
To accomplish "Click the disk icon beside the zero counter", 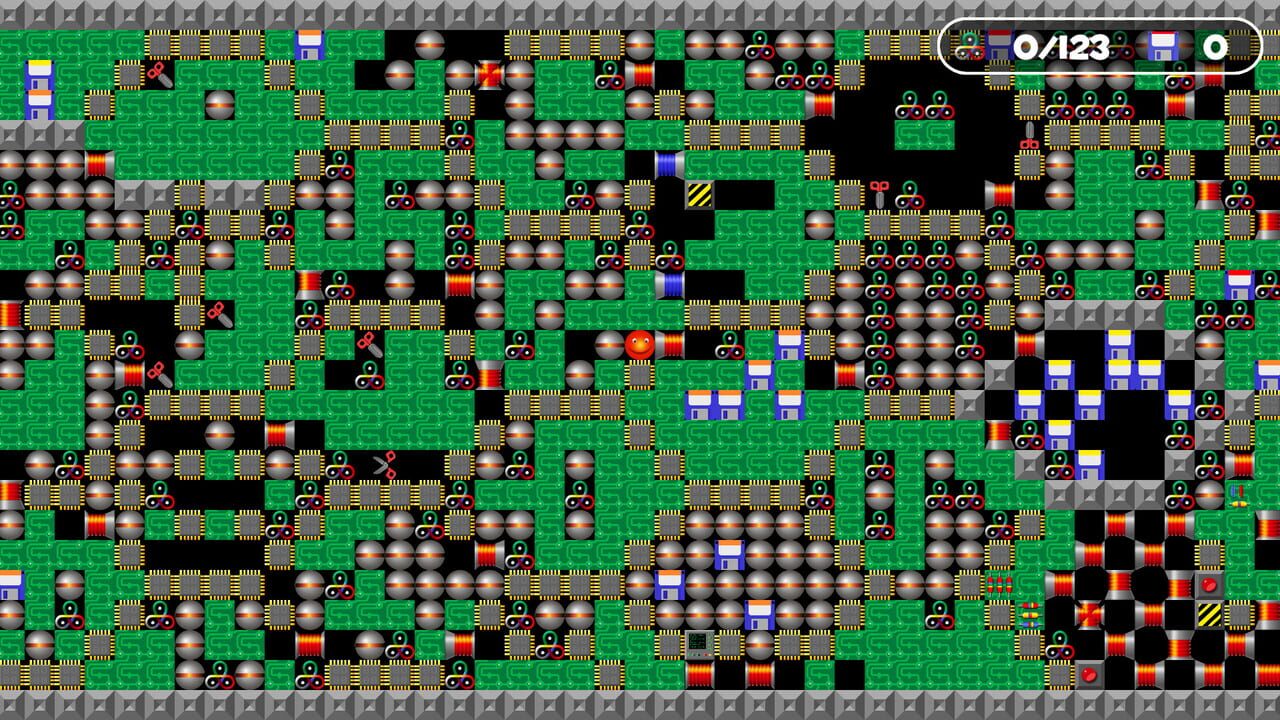I will 1164,45.
